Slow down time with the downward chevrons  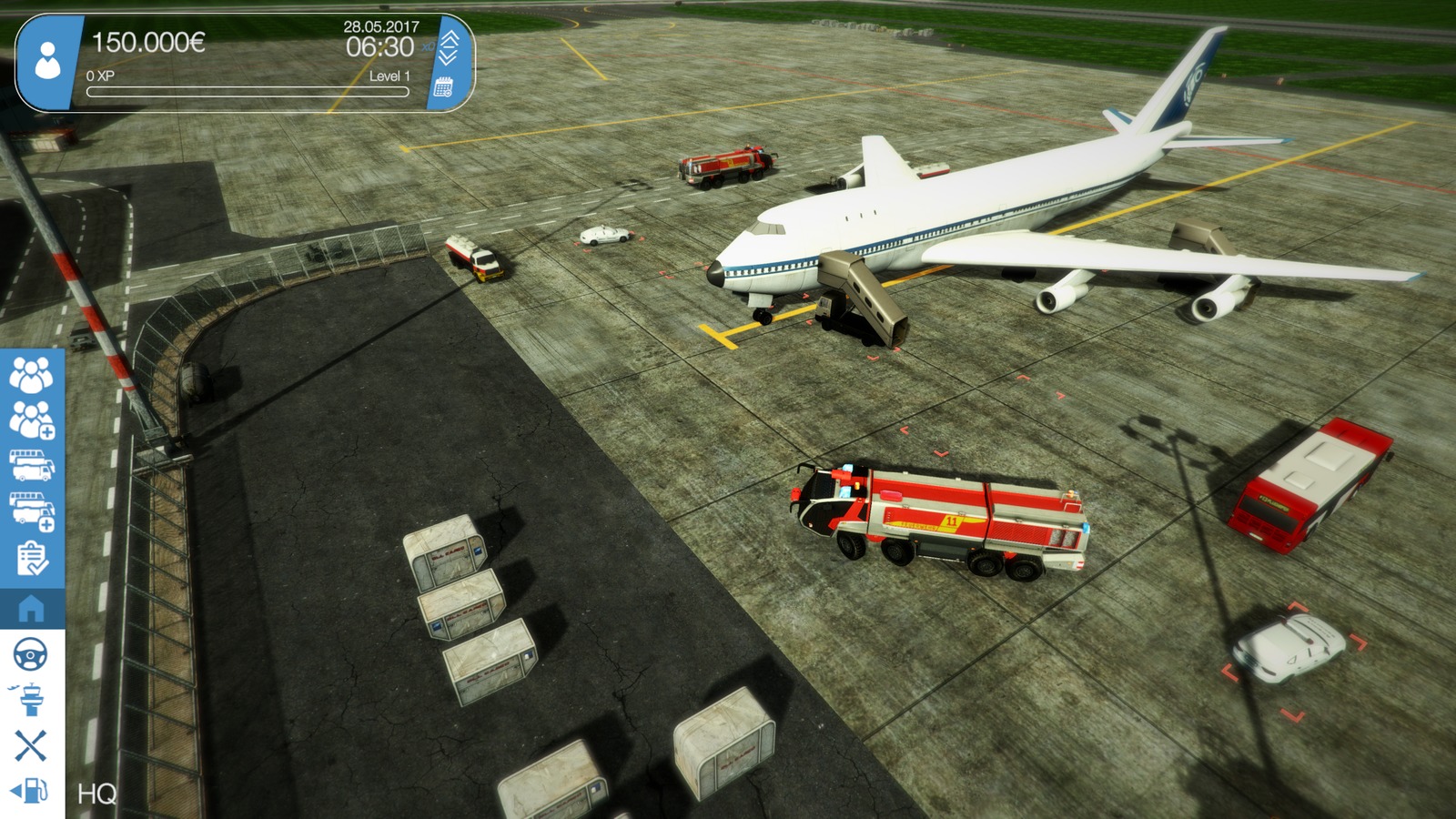(x=447, y=57)
